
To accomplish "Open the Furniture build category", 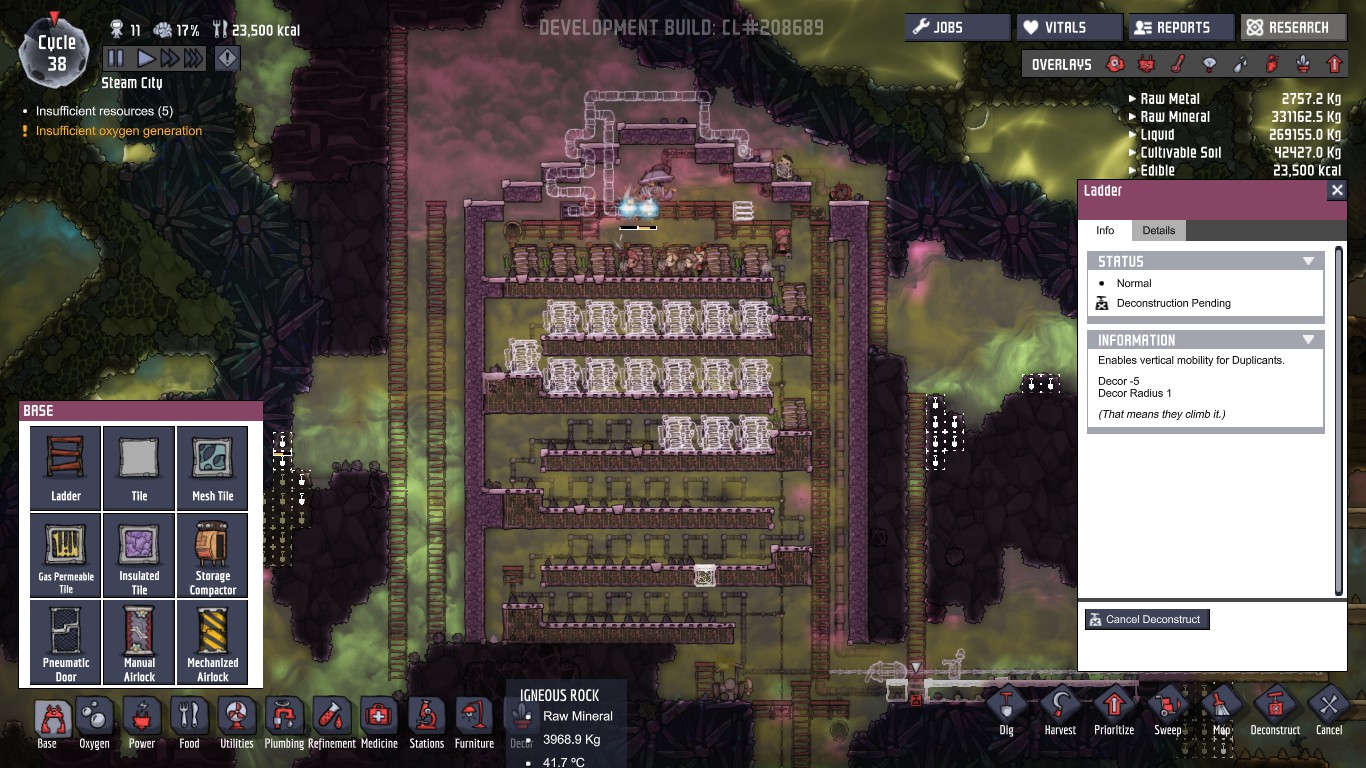I will coord(474,722).
